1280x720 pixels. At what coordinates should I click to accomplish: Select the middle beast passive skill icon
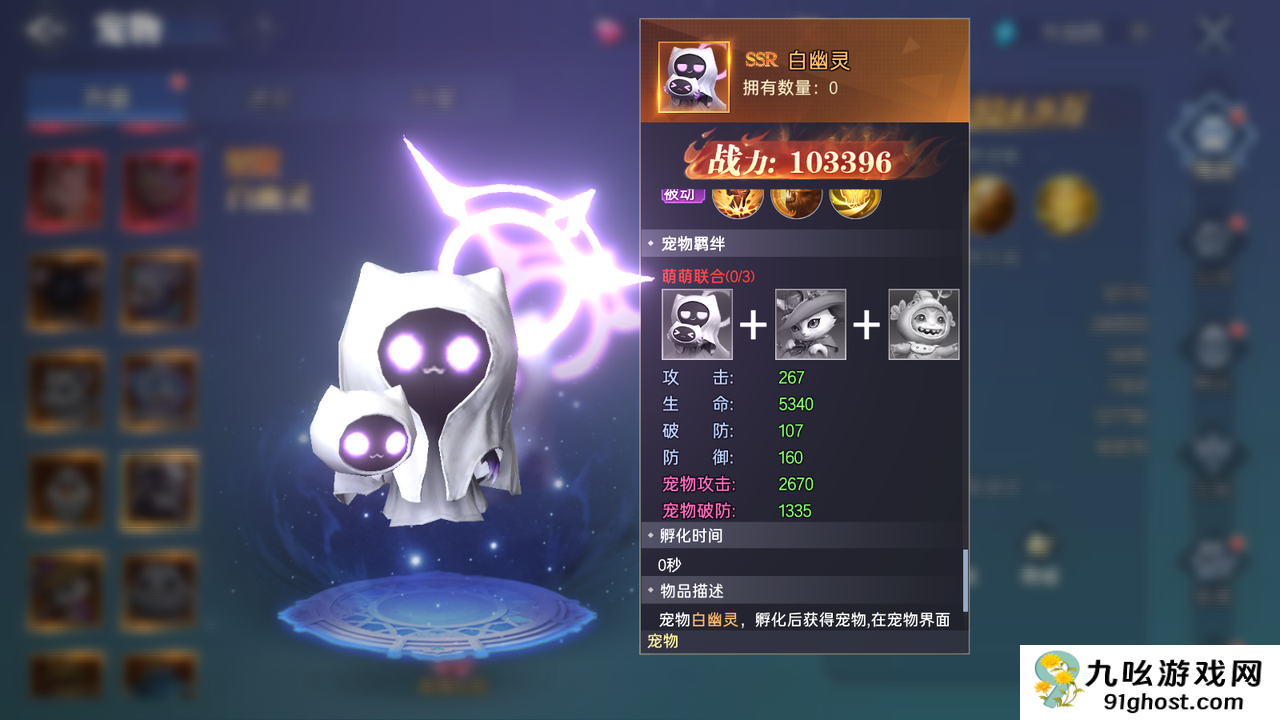tap(793, 197)
